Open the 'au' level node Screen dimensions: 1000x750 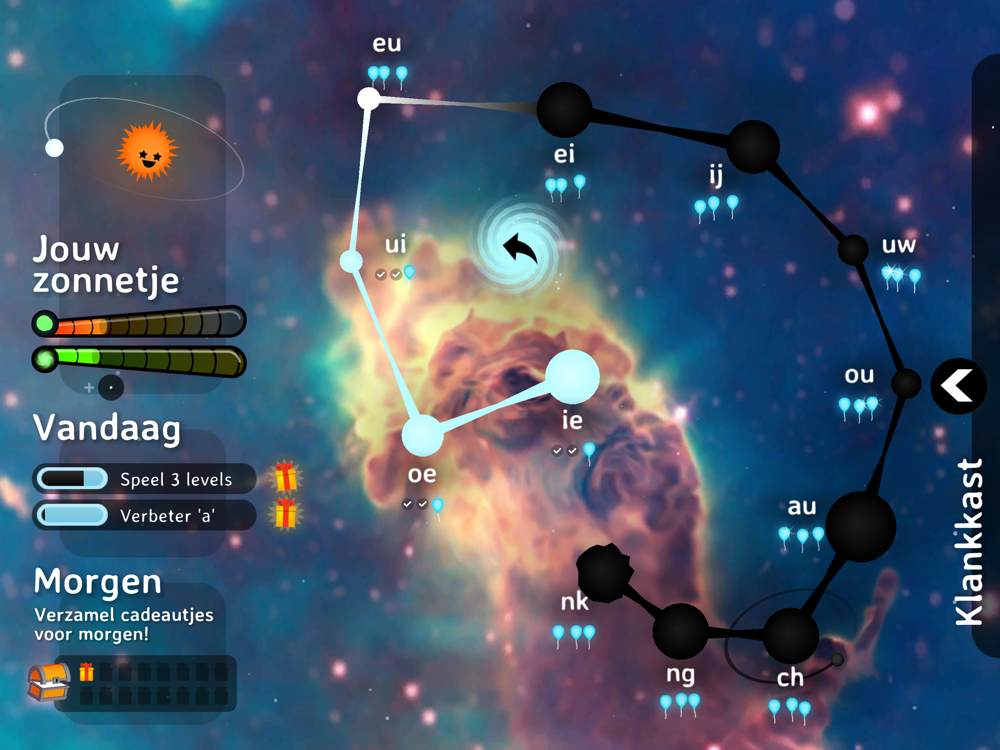click(x=861, y=526)
